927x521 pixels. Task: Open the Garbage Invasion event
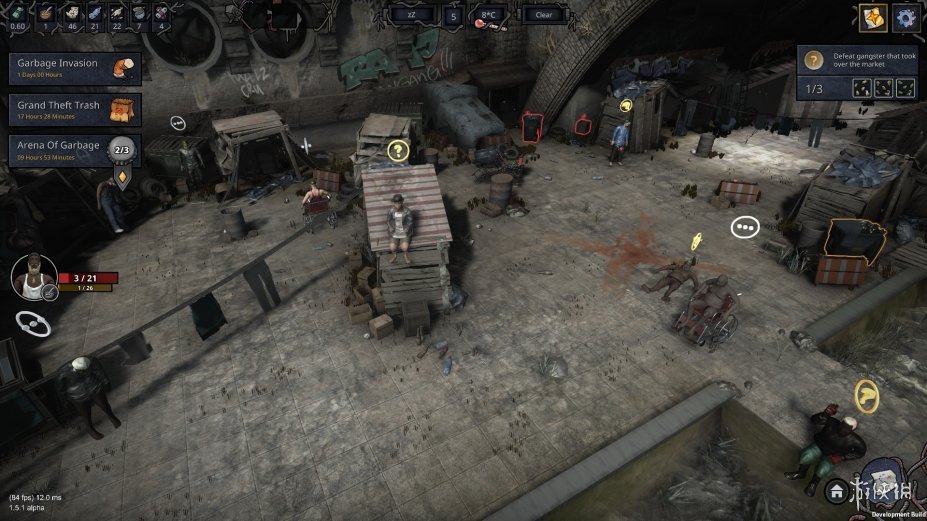[74, 68]
